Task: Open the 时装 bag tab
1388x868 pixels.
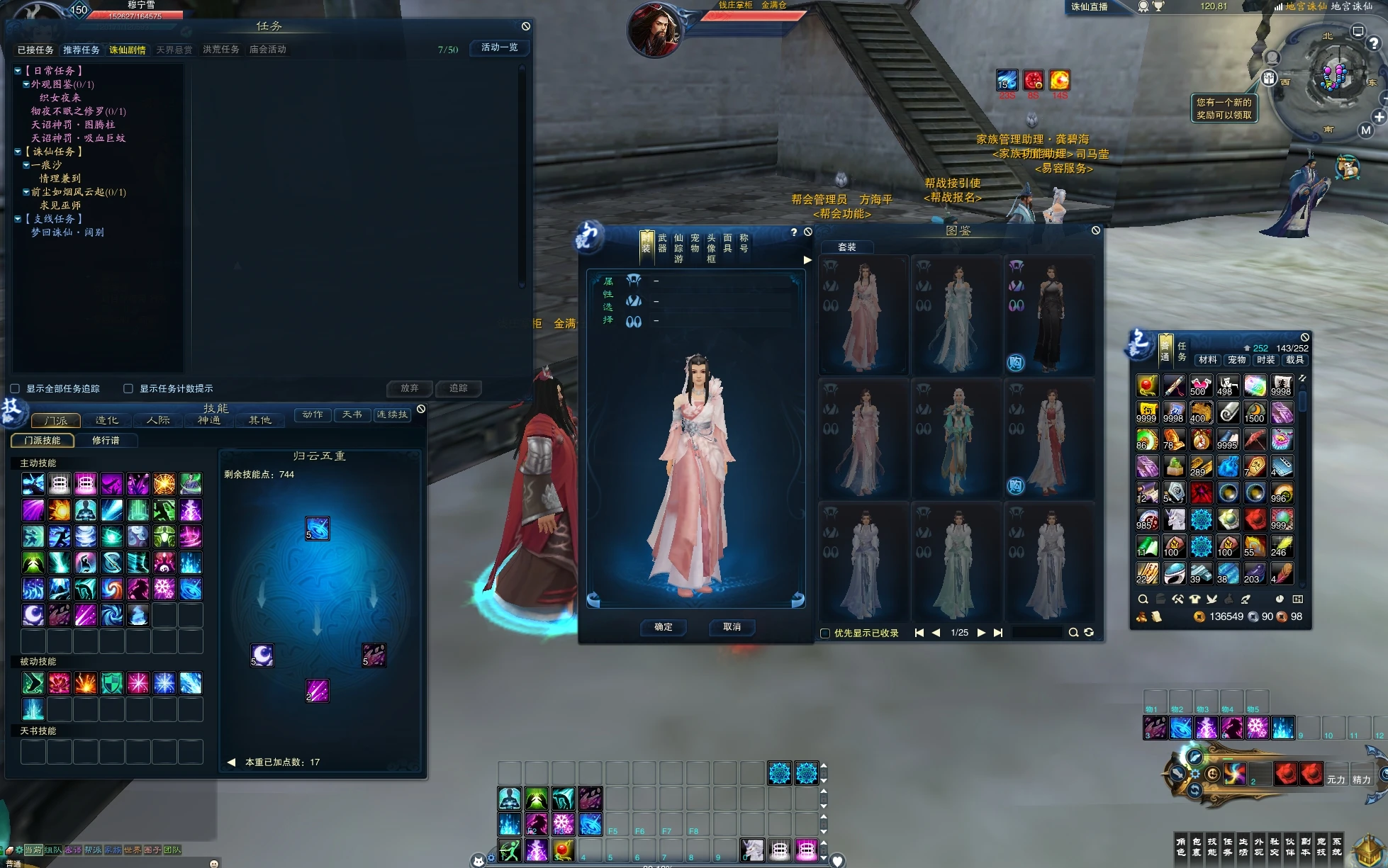Action: (x=1266, y=360)
